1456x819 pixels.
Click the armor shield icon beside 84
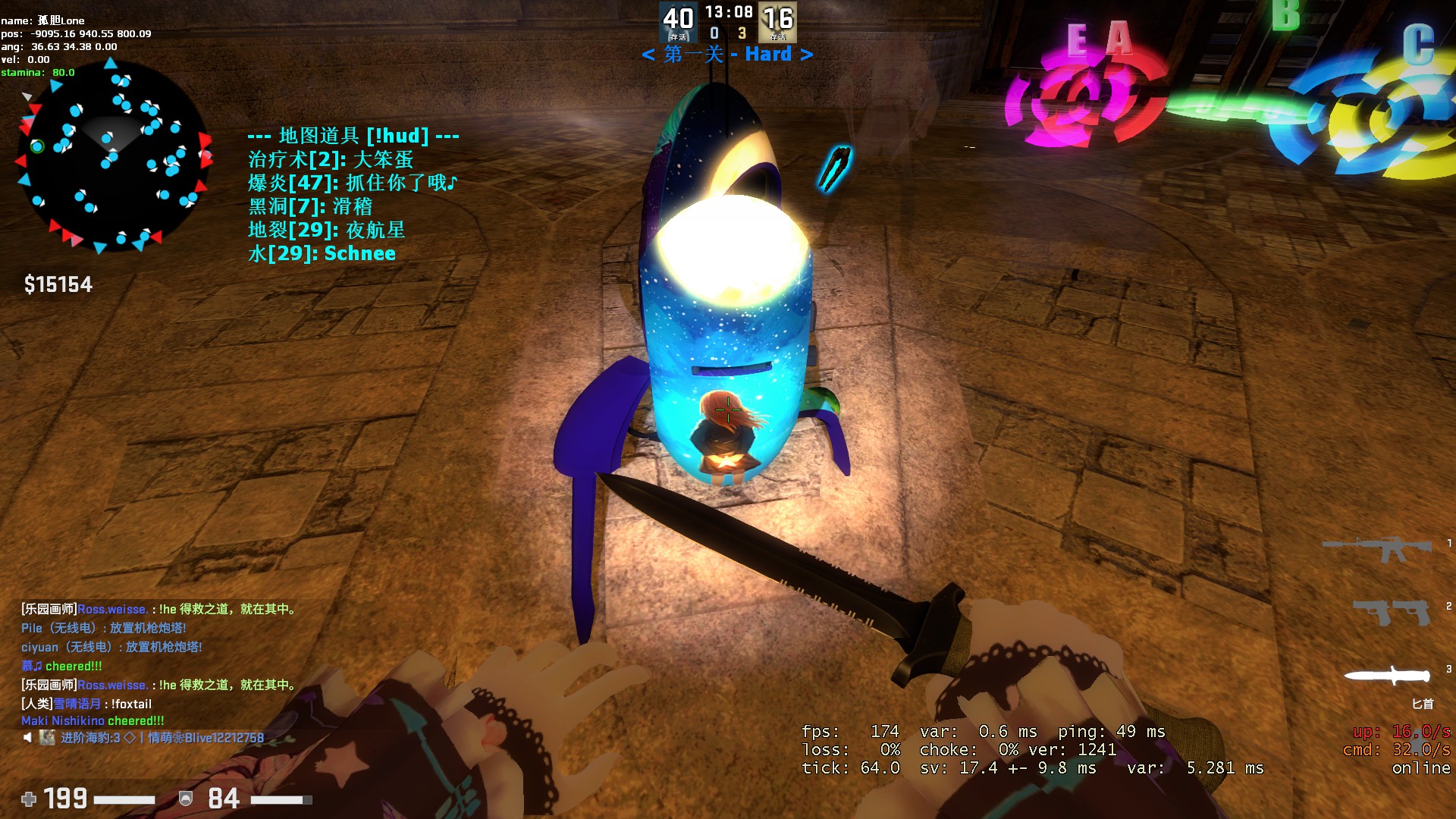[x=184, y=799]
